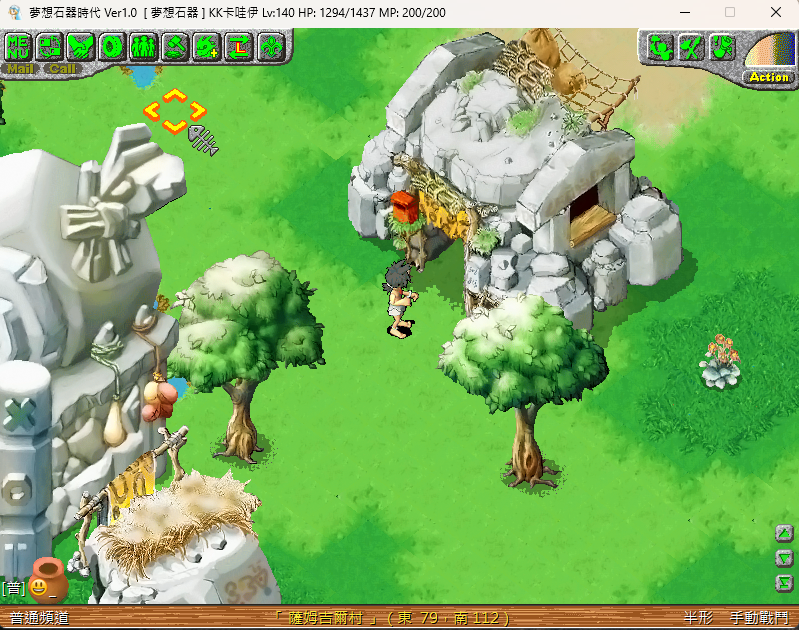The width and height of the screenshot is (799, 630).
Task: Select the exclamation mark character icon
Action: click(722, 47)
